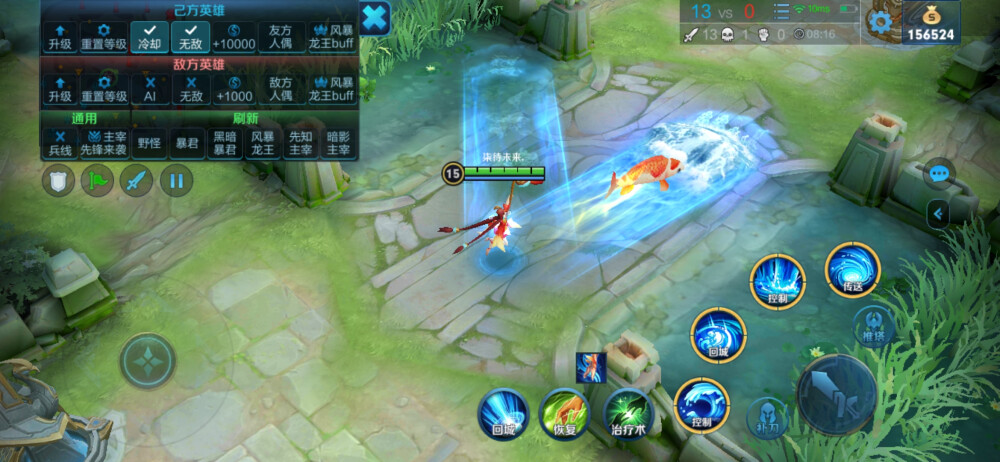Screen dimensions: 1000x462
Task: Open the chat speech bubble
Action: pyautogui.click(x=938, y=173)
